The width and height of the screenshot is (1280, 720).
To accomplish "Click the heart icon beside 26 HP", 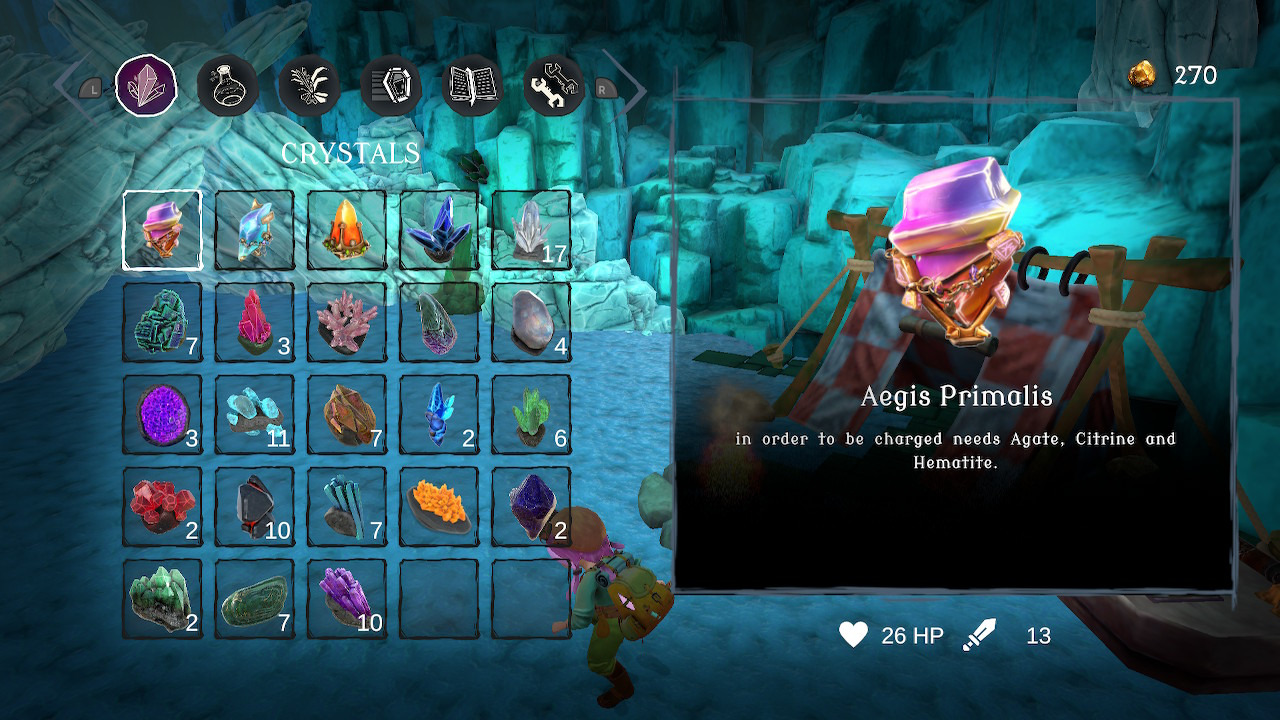I will point(854,633).
